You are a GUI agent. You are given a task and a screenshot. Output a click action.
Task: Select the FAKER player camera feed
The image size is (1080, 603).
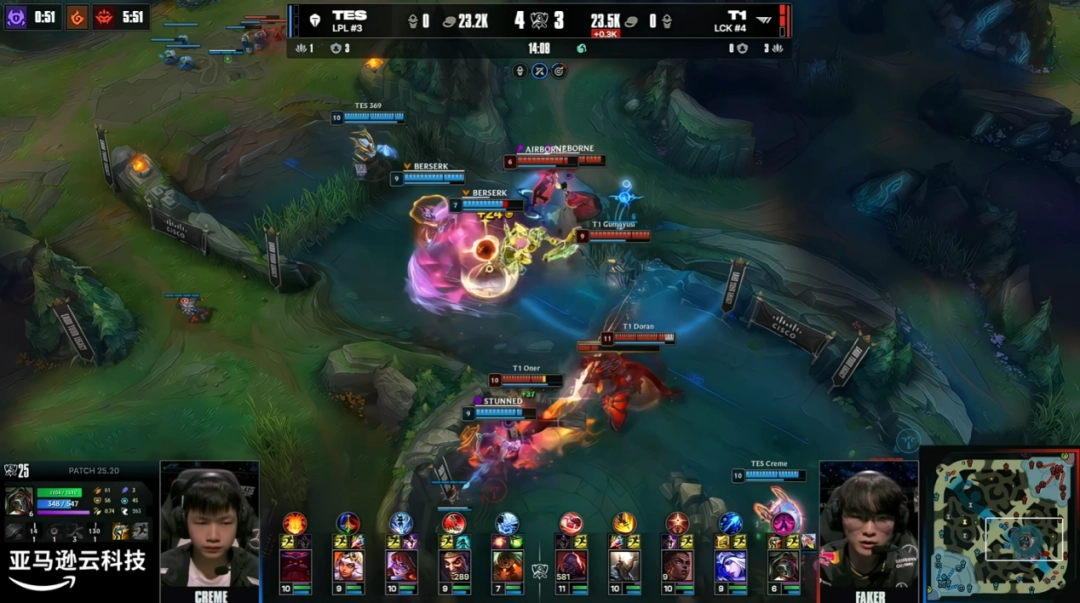pos(868,525)
